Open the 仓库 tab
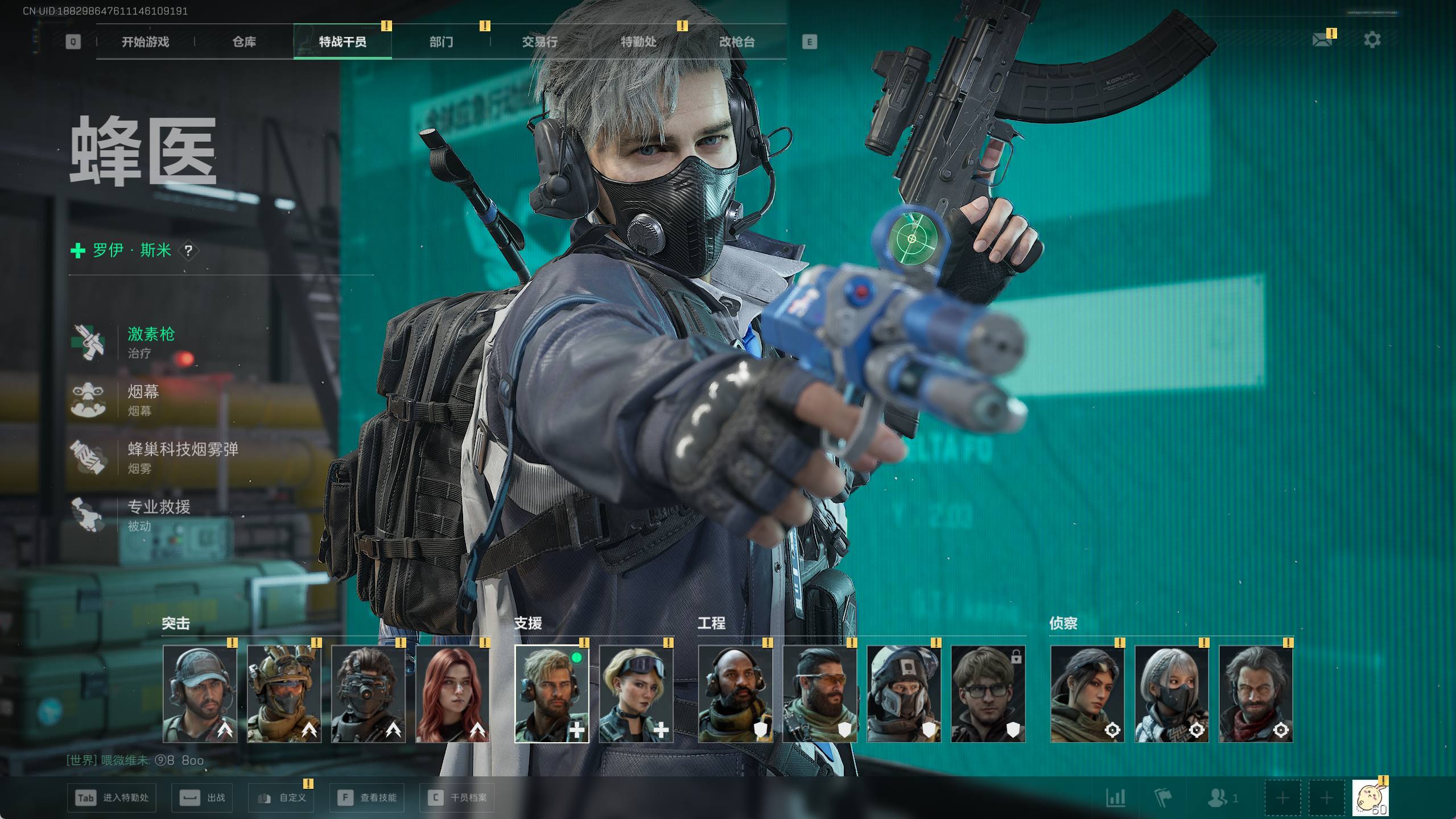This screenshot has height=819, width=1456. click(x=244, y=42)
